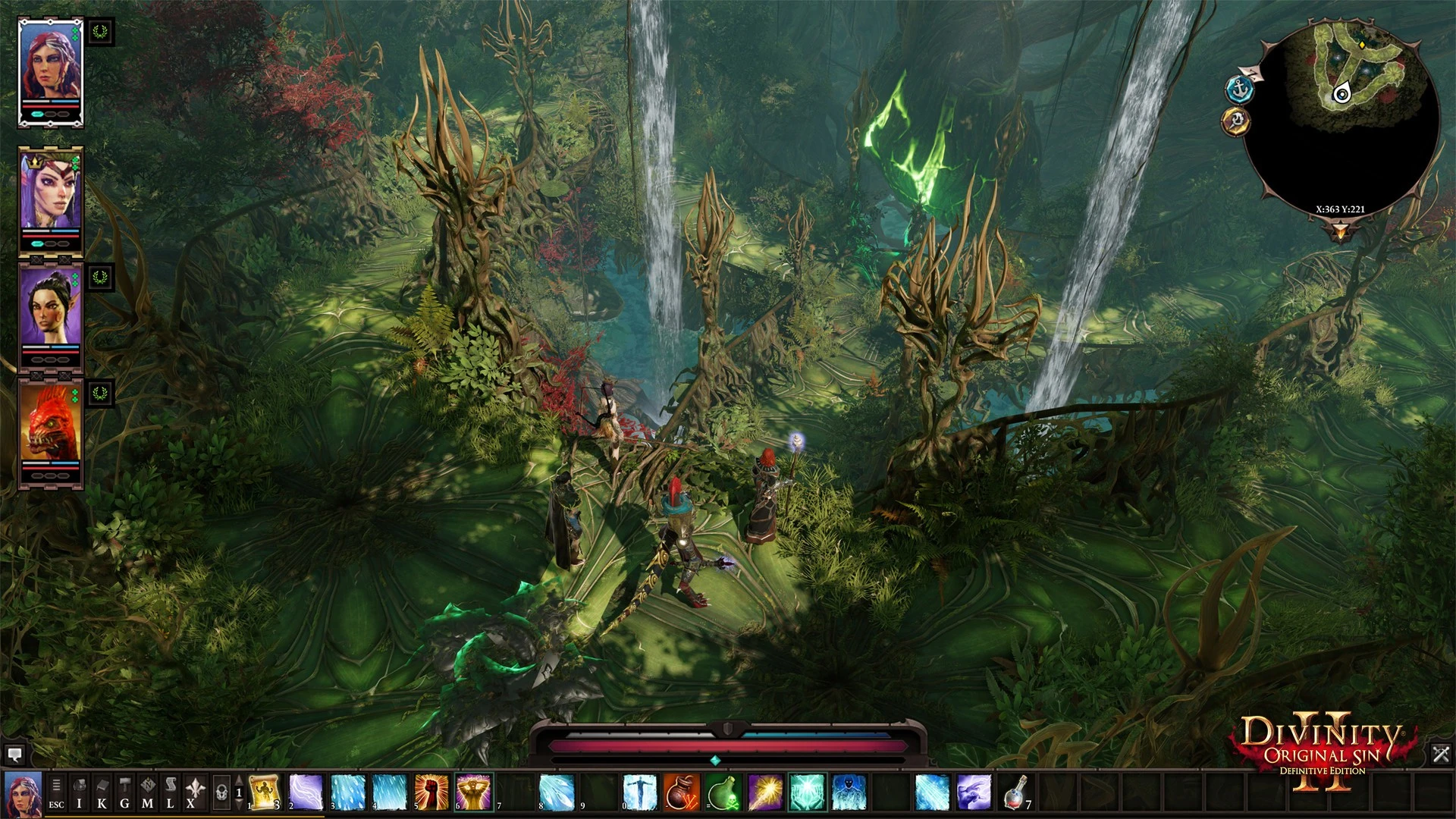This screenshot has width=1456, height=819.
Task: Use the green poison flask
Action: [x=723, y=792]
